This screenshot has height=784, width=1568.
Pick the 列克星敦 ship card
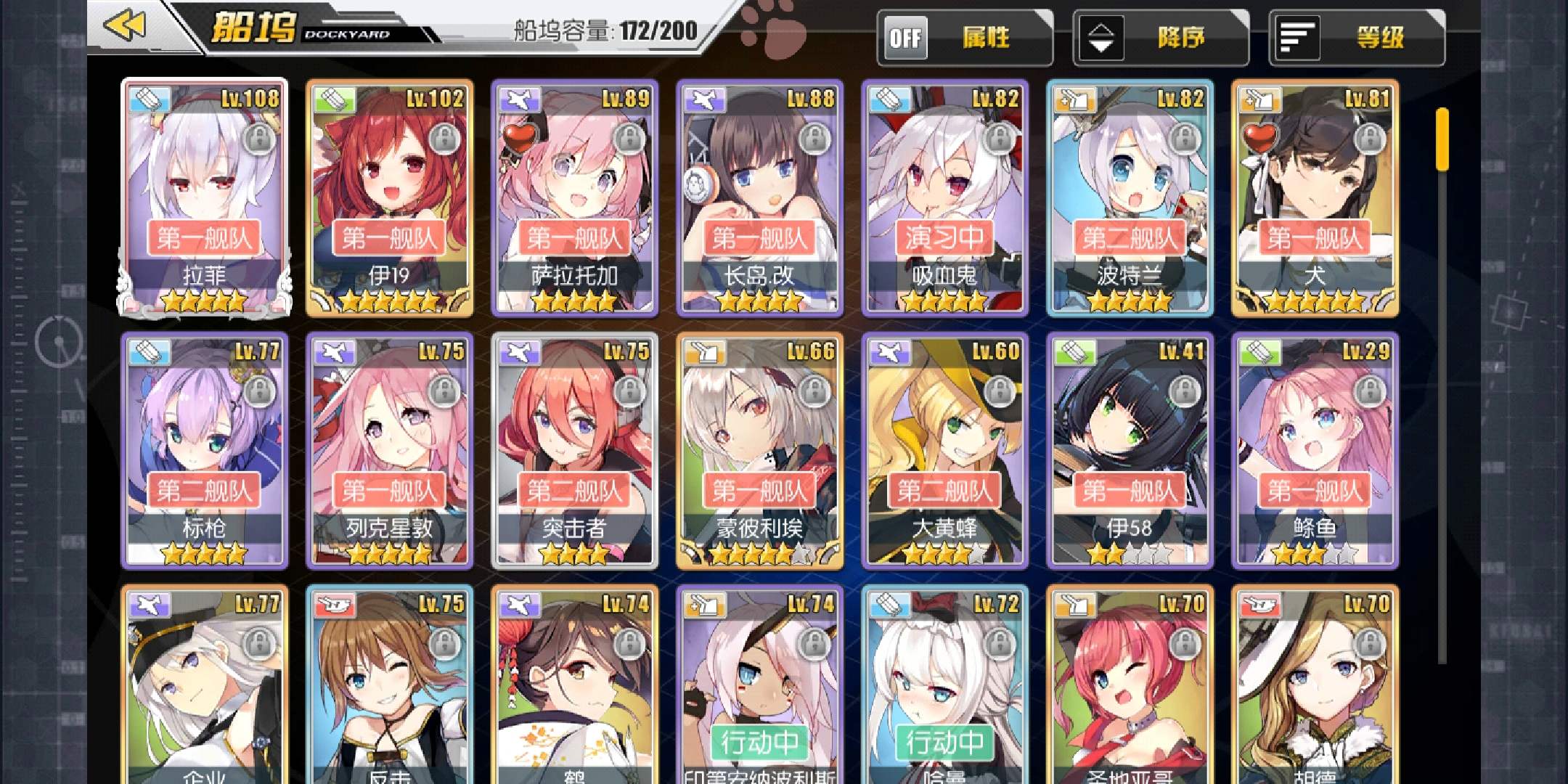click(x=390, y=450)
